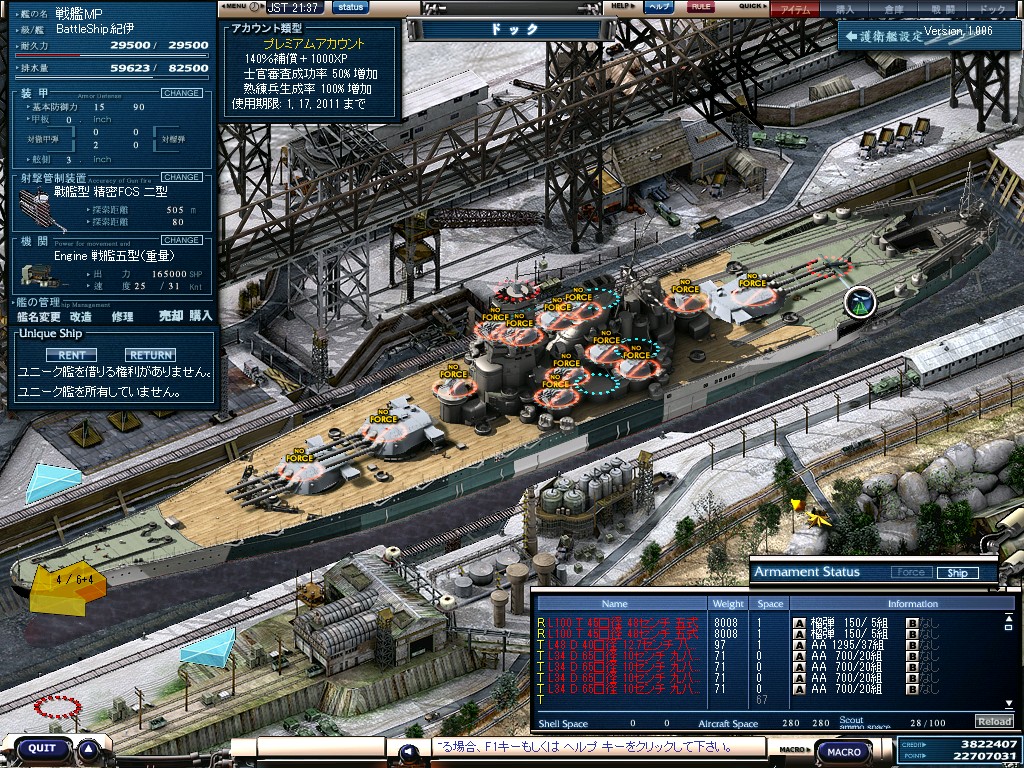This screenshot has height=768, width=1024.
Task: Open the red RULE button
Action: coord(702,7)
